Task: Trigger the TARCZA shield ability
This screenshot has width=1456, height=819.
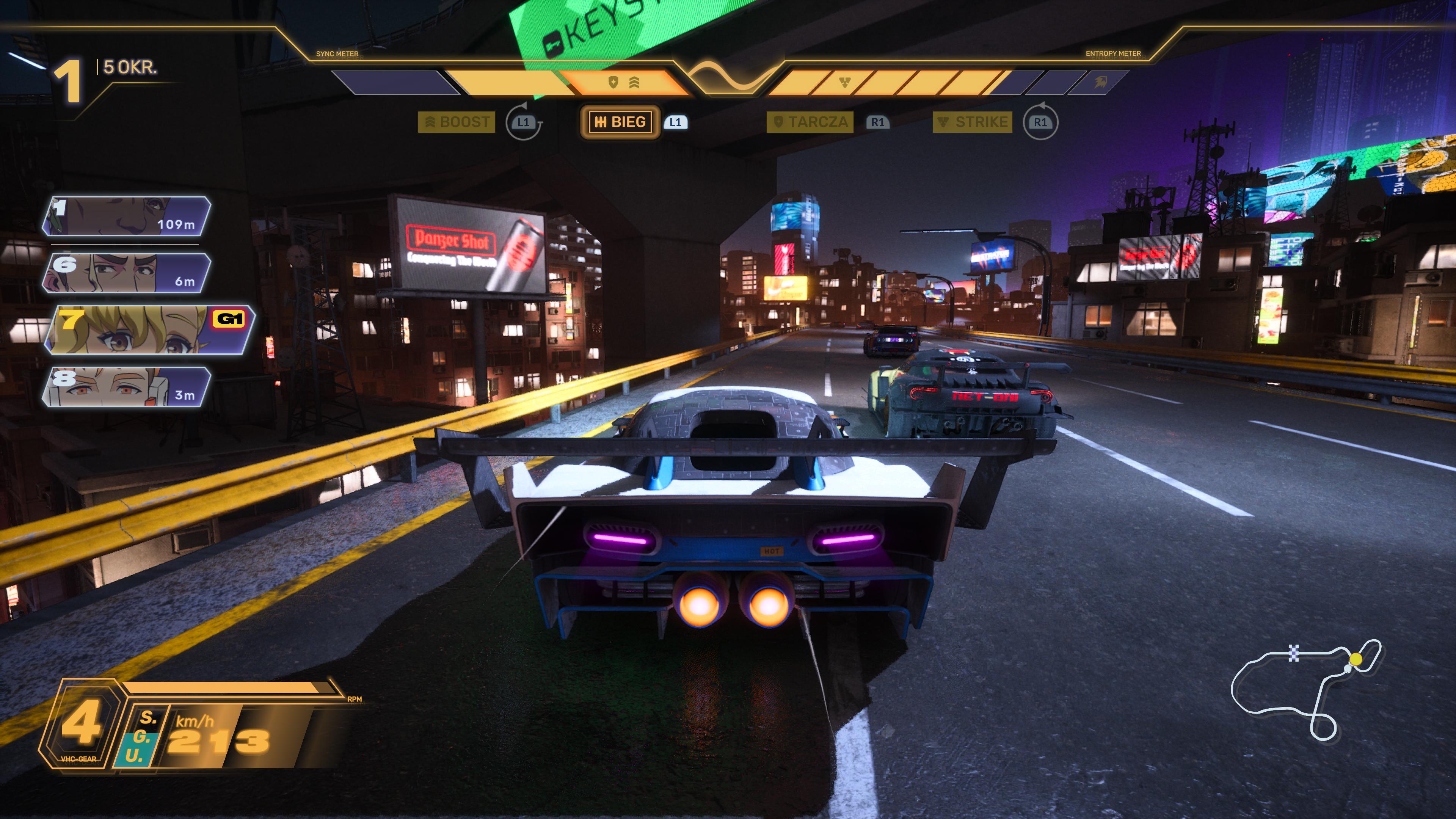Action: tap(810, 122)
